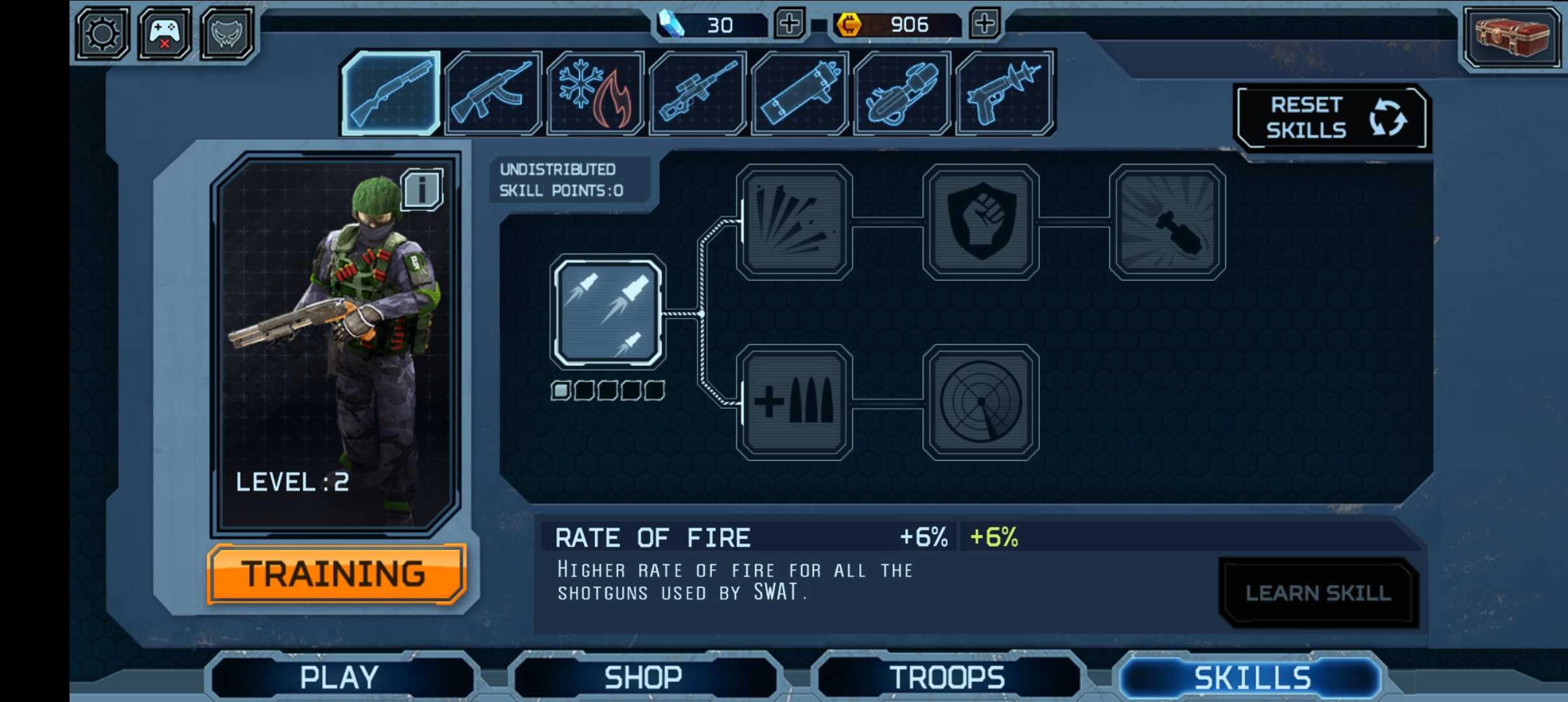
Task: Reset Skills for this soldier
Action: 1330,118
